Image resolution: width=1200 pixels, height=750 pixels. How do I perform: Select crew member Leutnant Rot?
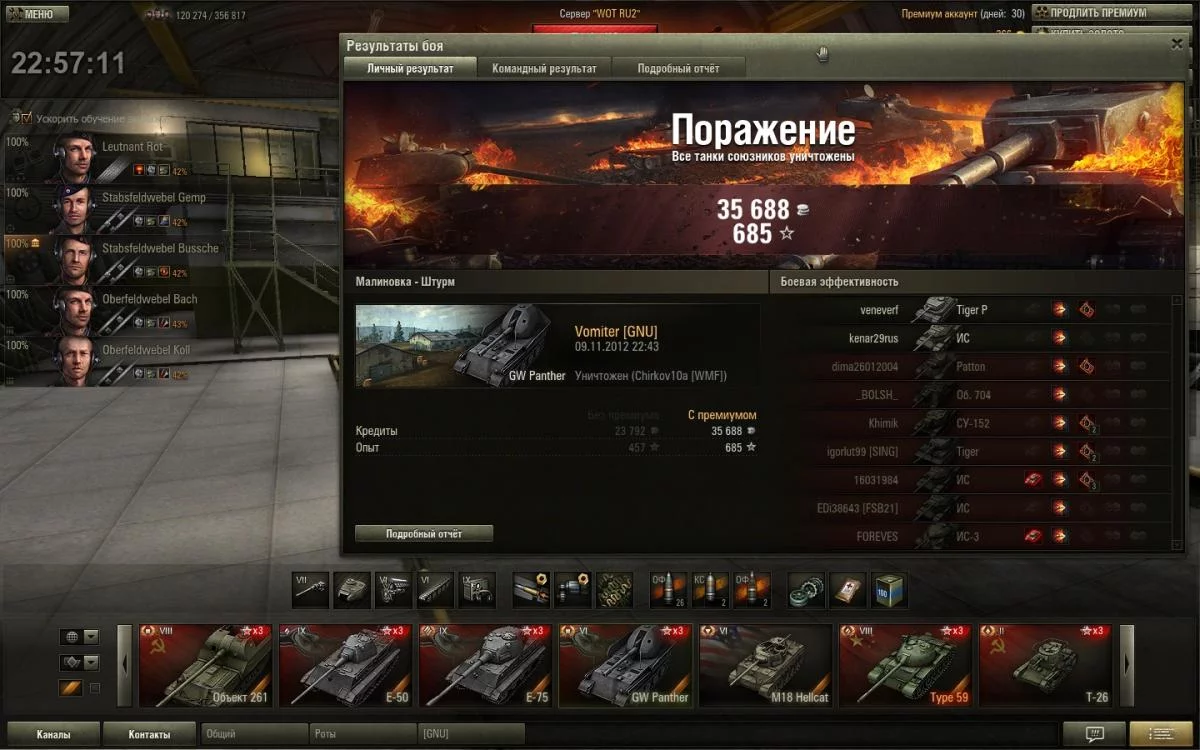coord(100,157)
